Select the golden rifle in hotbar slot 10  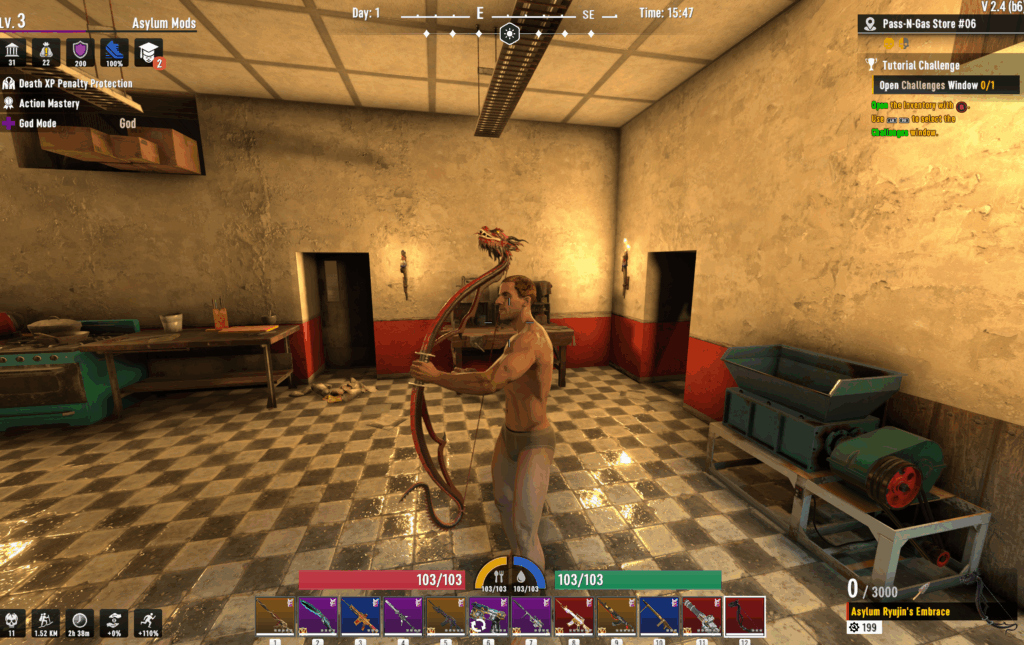[659, 616]
